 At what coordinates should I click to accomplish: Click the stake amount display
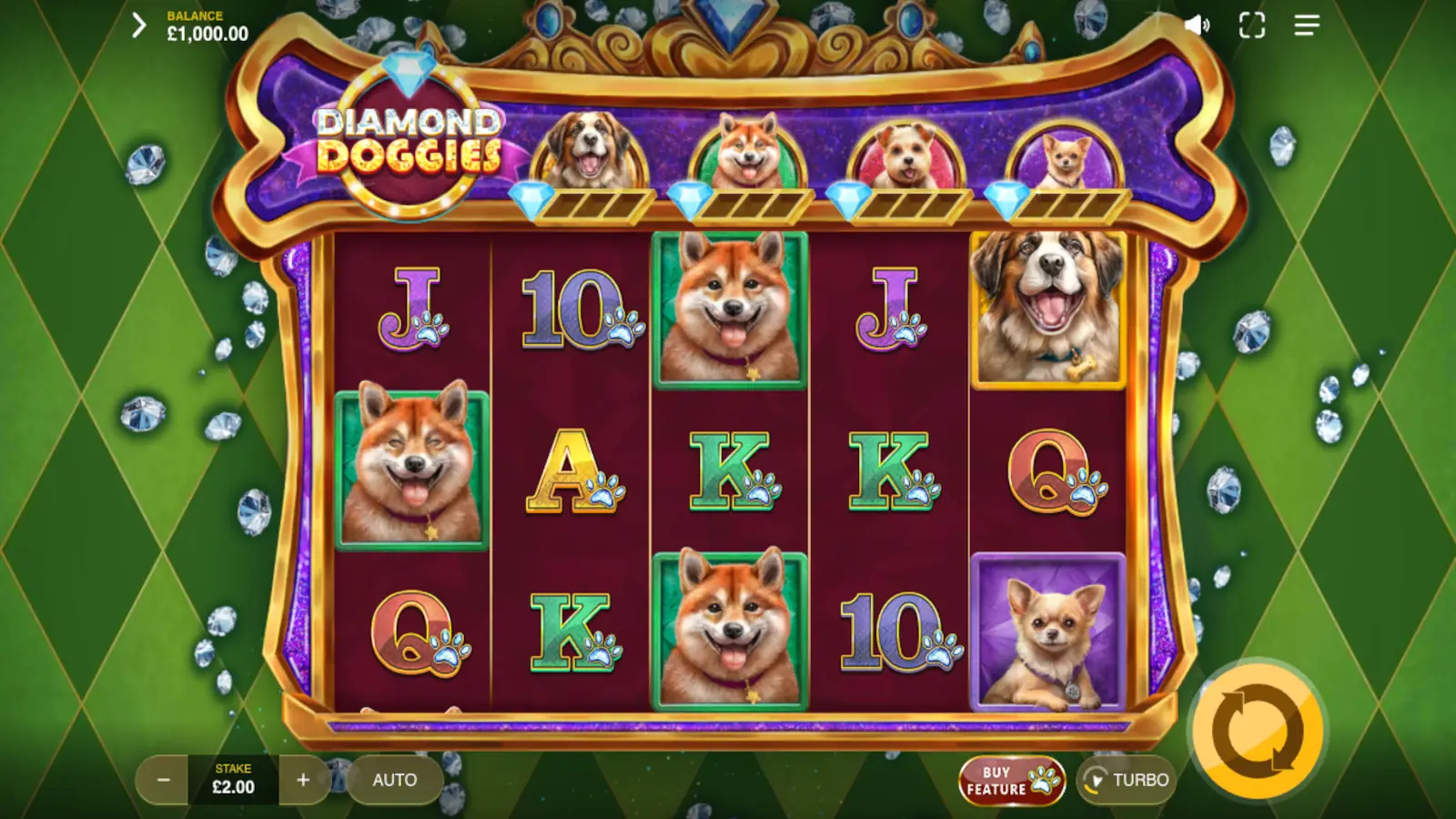coord(234,780)
